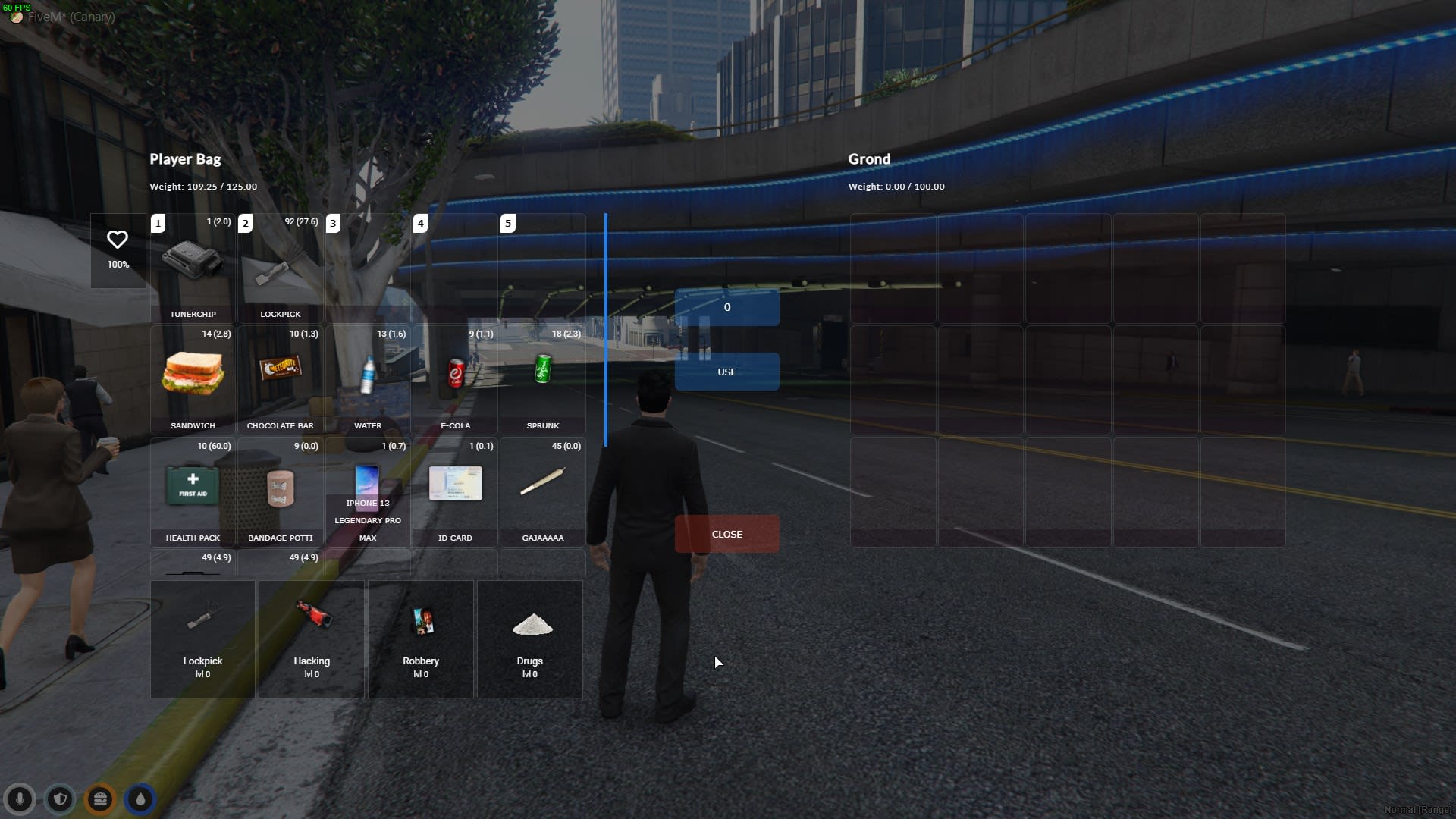Click the item amount input field
The width and height of the screenshot is (1456, 819).
point(726,307)
